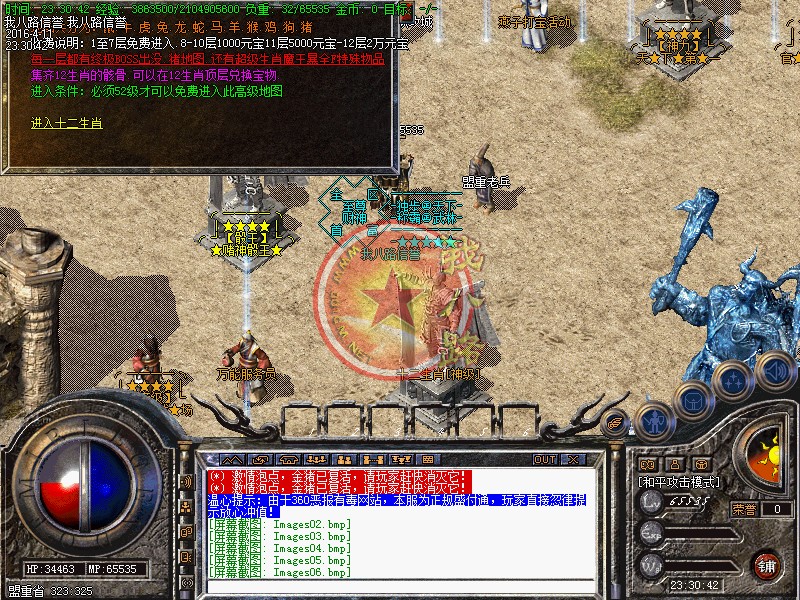The height and width of the screenshot is (600, 800).
Task: Click the winged round button
Action: coord(616,421)
